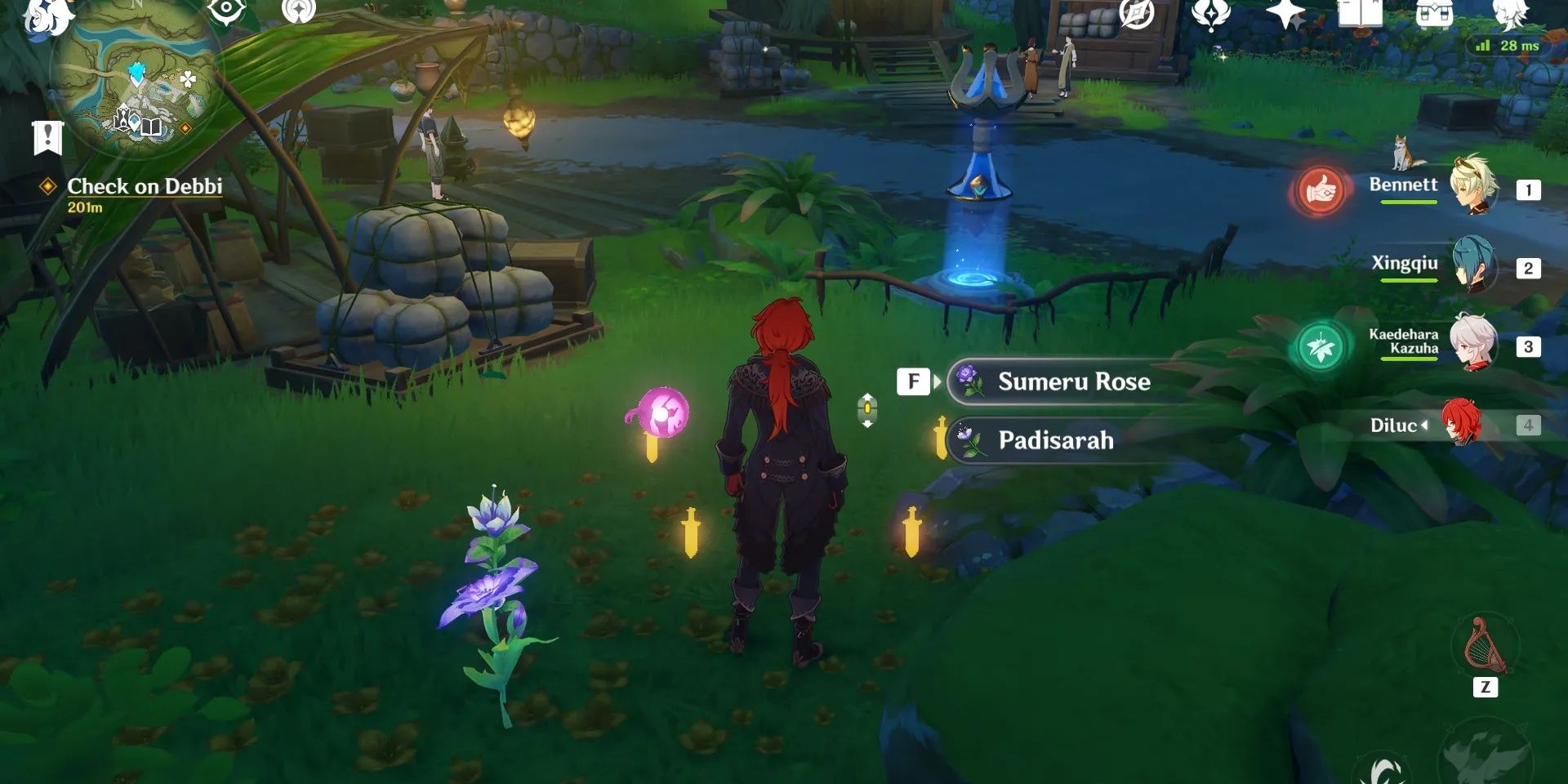The image size is (1568, 784).
Task: Pick up the Sumeru Rose
Action: point(1073,381)
